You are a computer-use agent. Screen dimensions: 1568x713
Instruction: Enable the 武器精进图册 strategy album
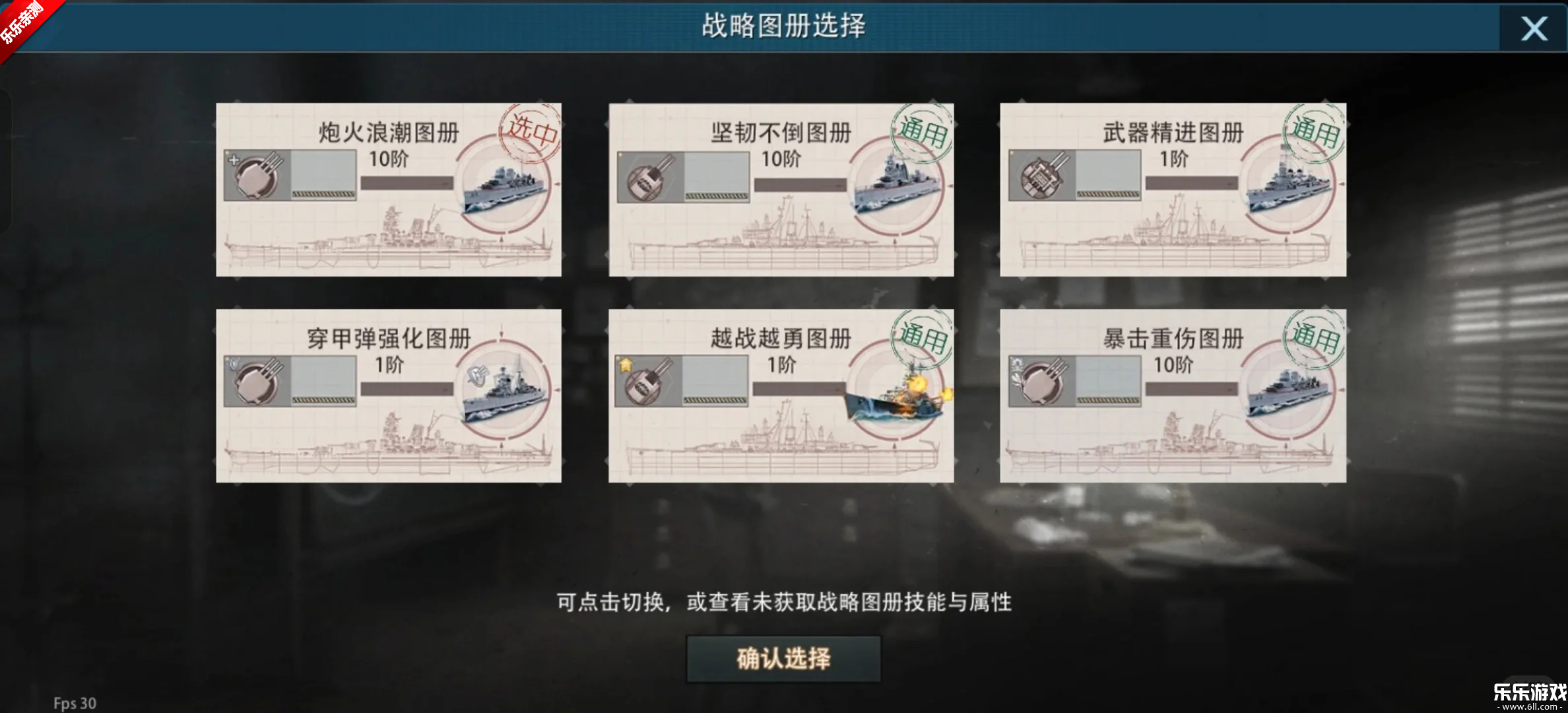1173,188
